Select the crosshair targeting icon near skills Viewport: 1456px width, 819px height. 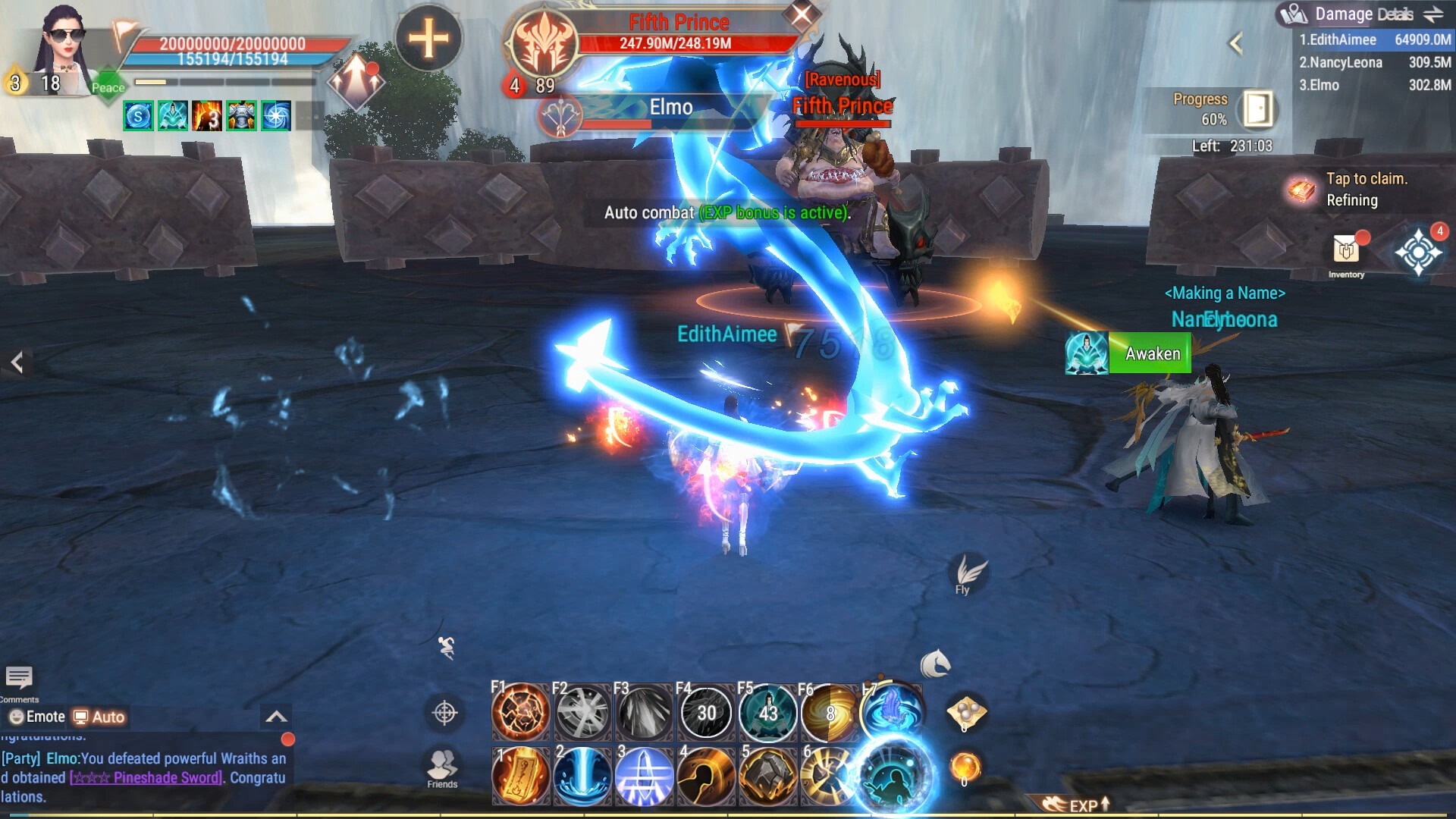444,714
